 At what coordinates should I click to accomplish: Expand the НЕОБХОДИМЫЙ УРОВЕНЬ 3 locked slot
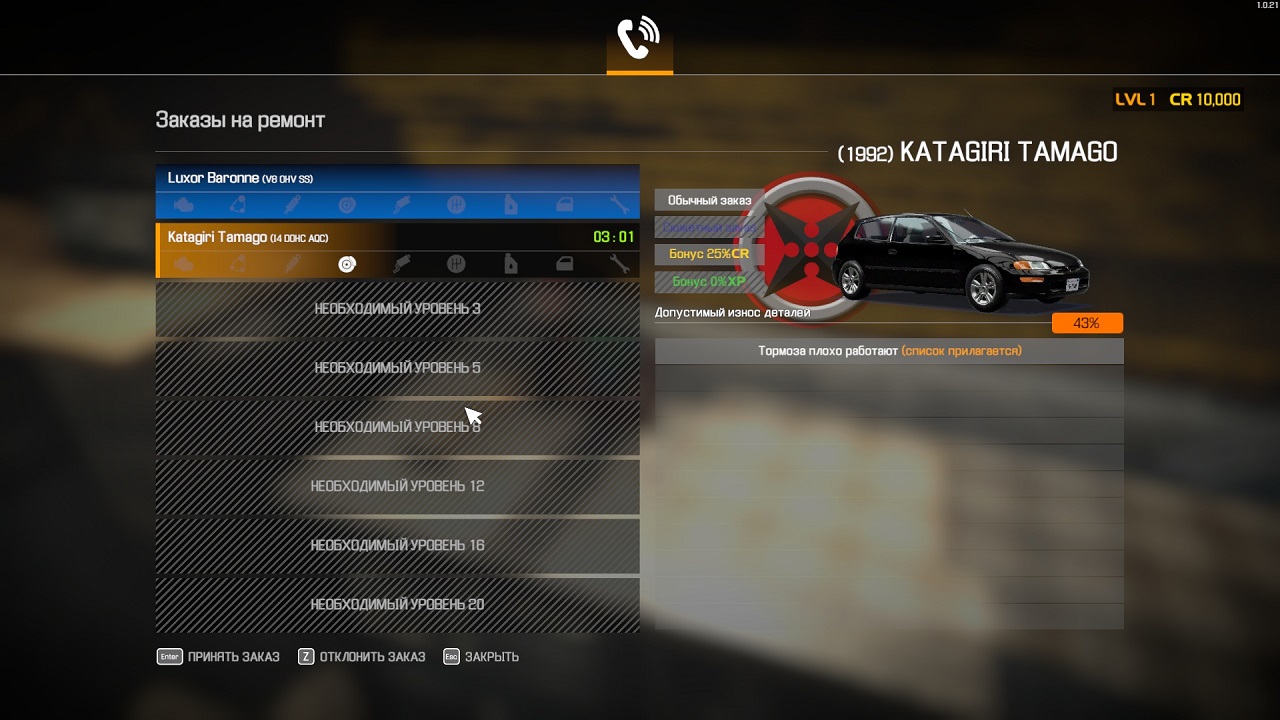397,309
